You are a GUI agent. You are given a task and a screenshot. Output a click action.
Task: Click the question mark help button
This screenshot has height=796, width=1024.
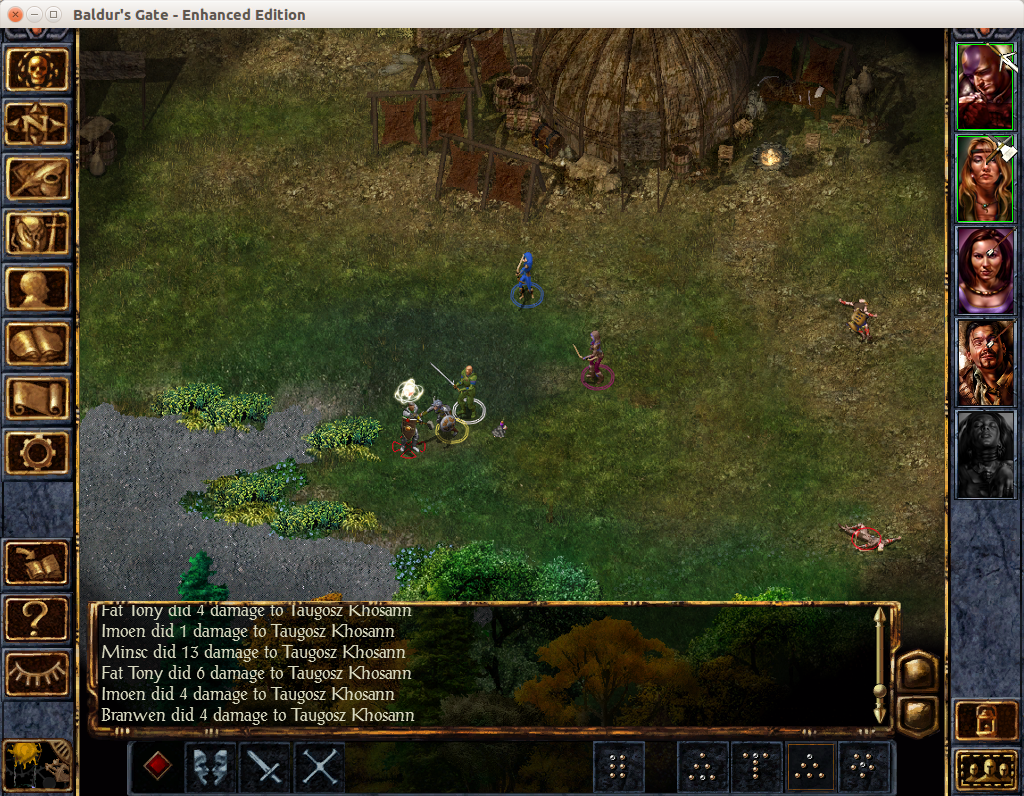pos(38,619)
